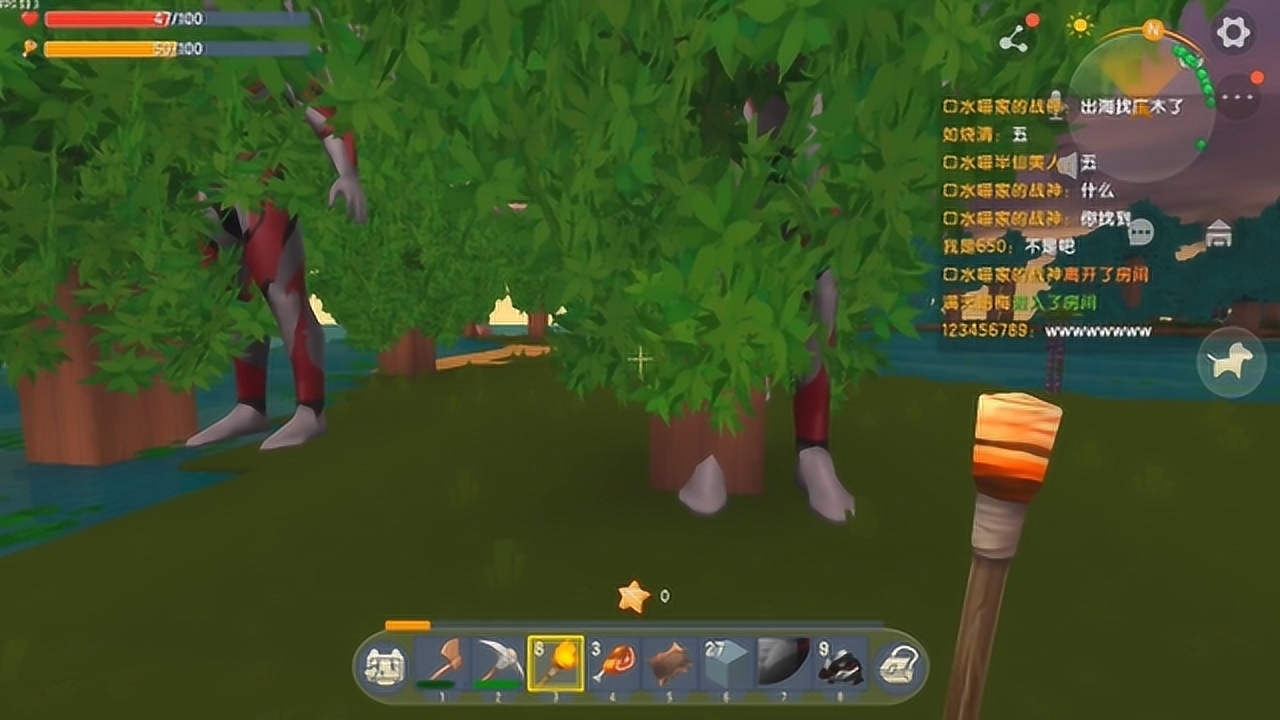1280x720 pixels.
Task: Activate the dog mount button
Action: click(1231, 362)
